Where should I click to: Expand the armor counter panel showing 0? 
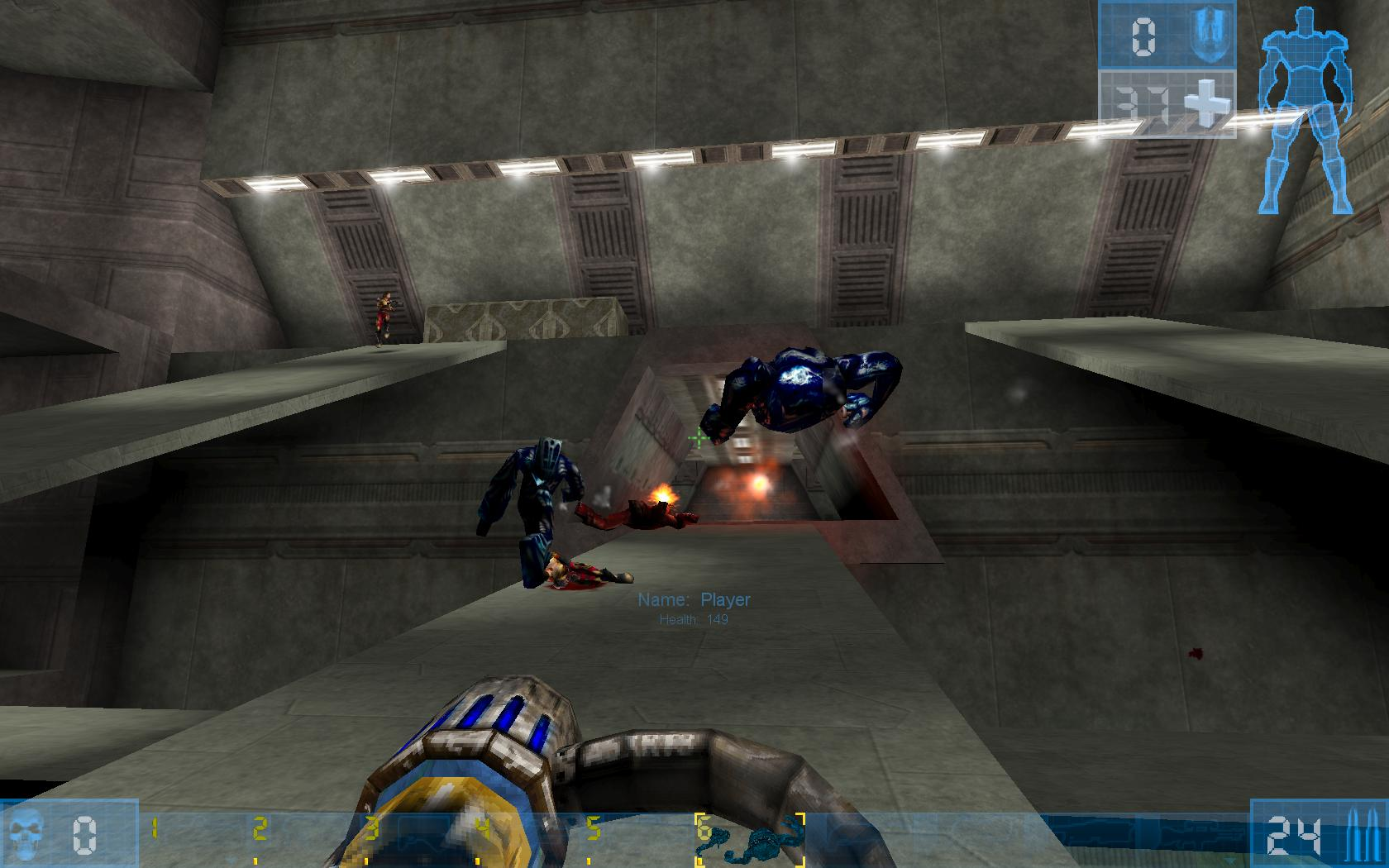(1143, 36)
